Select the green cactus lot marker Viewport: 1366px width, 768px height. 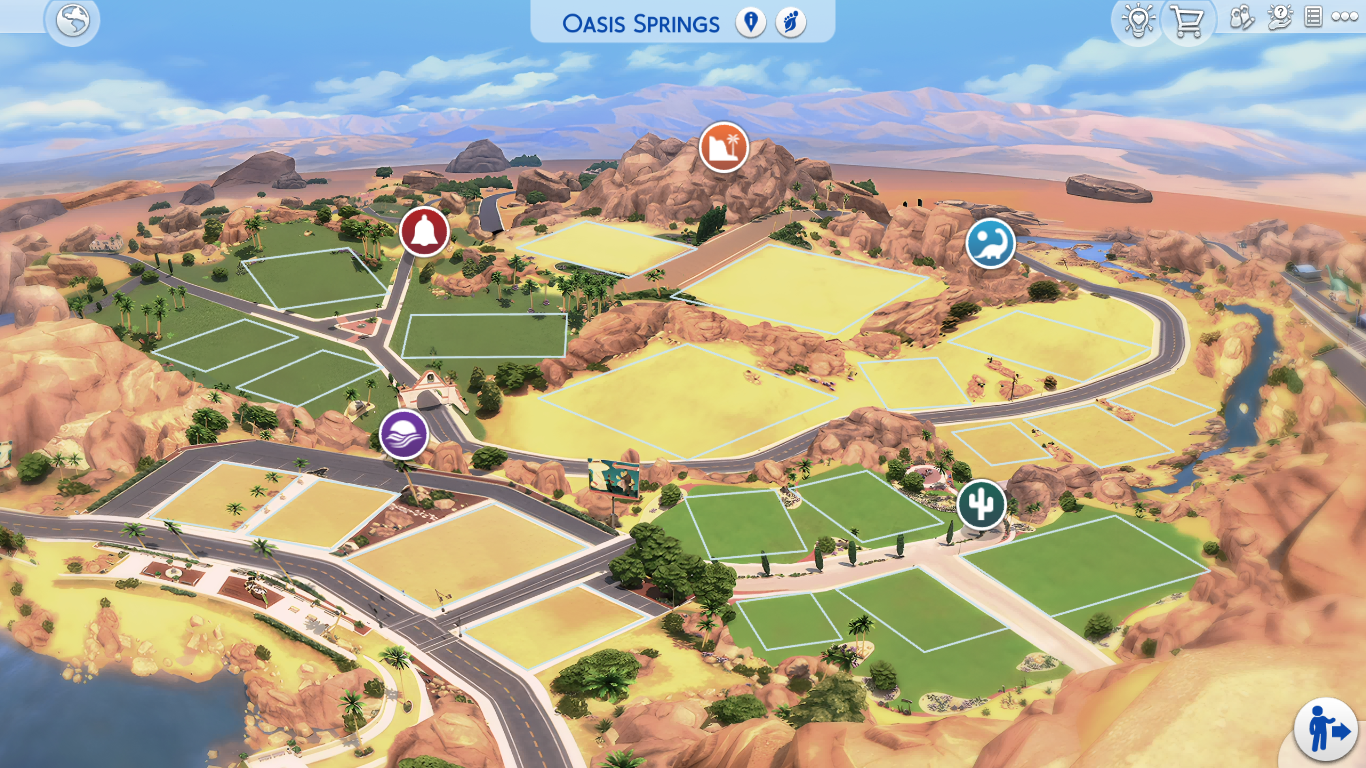pyautogui.click(x=981, y=504)
